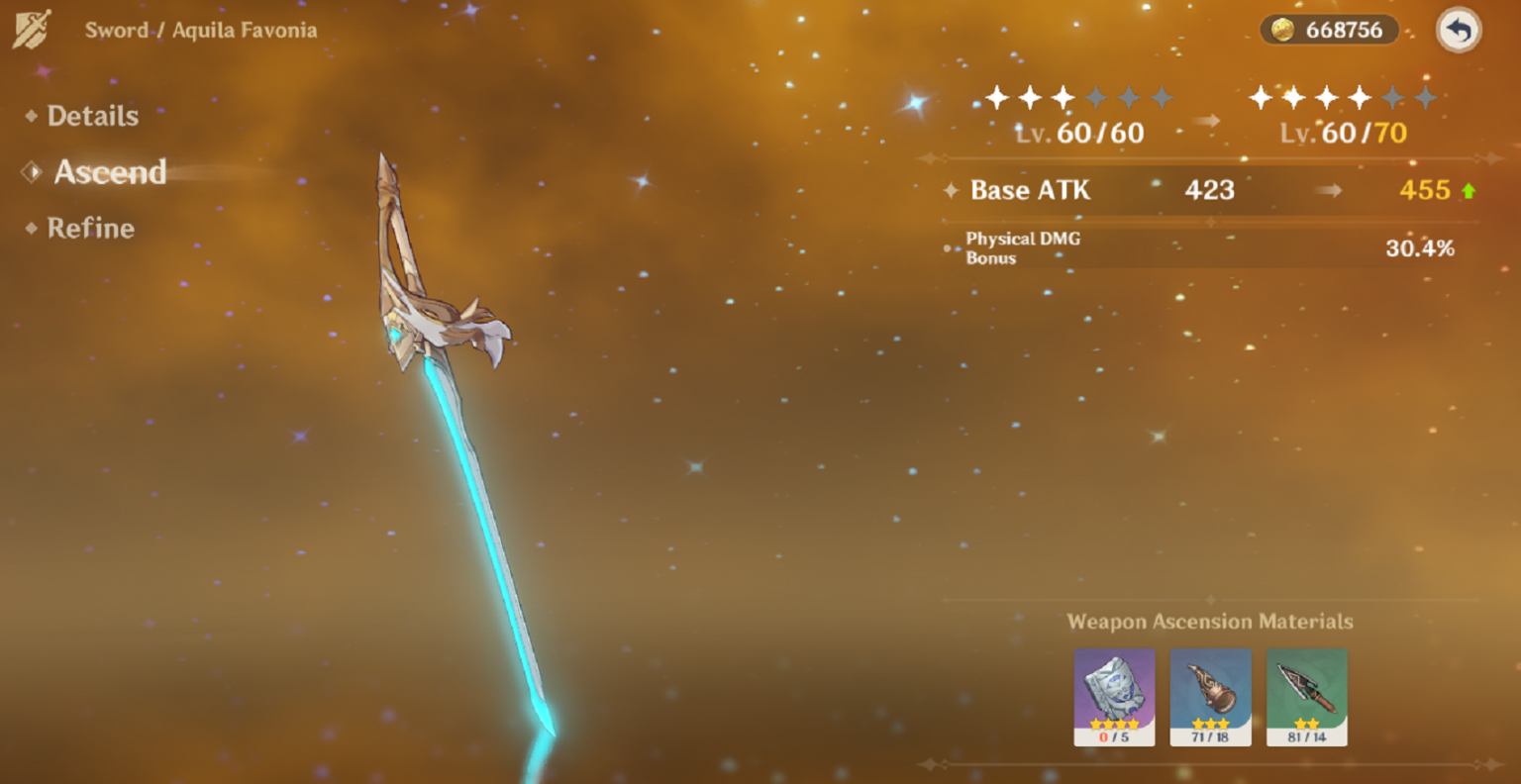Image resolution: width=1521 pixels, height=784 pixels.
Task: View the green two-star arrowhead material
Action: (x=1306, y=696)
